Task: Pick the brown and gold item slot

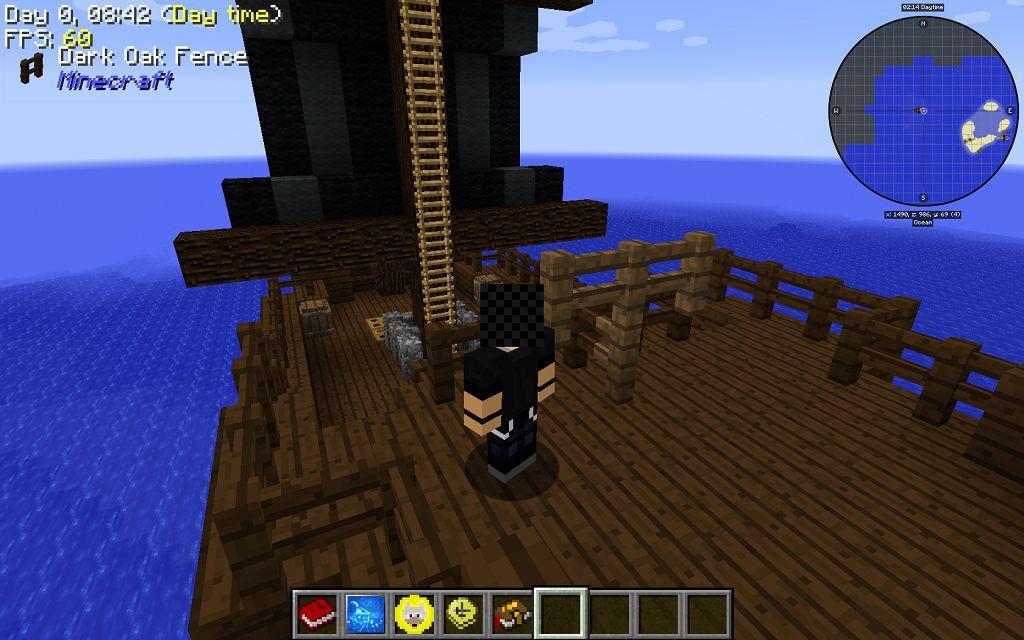Action: click(511, 612)
